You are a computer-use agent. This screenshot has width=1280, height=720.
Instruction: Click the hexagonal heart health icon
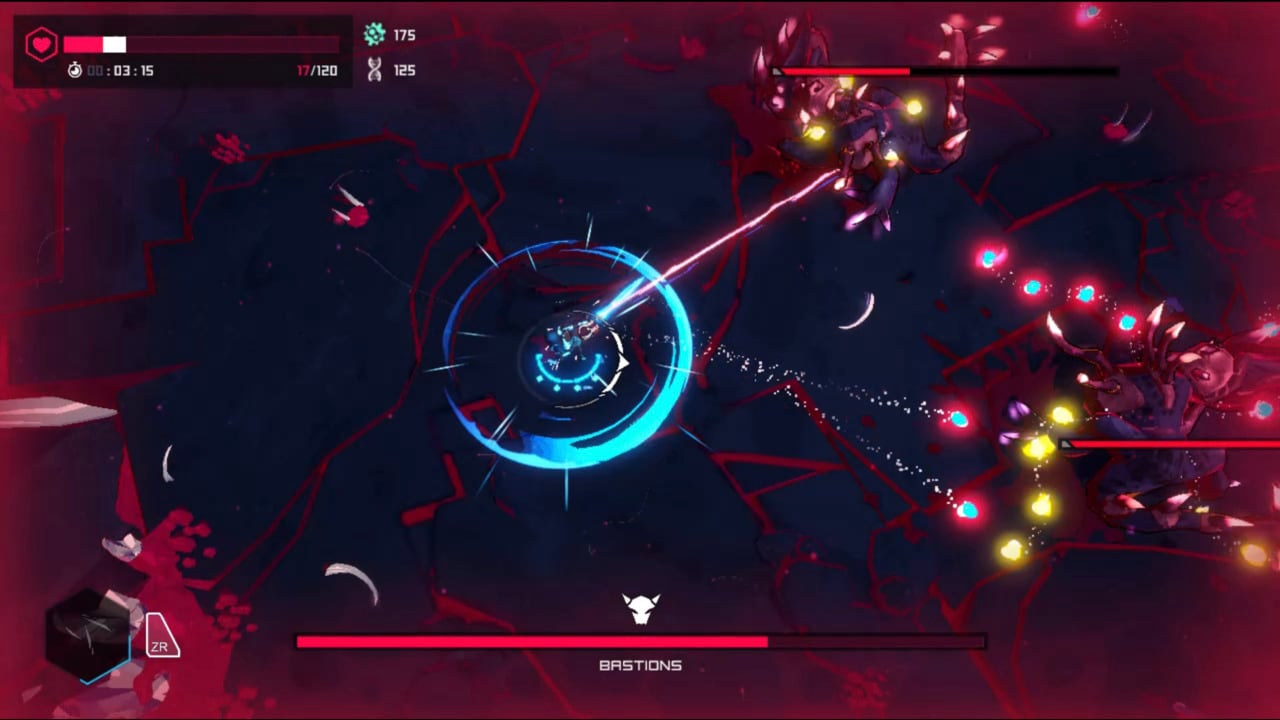[x=41, y=44]
